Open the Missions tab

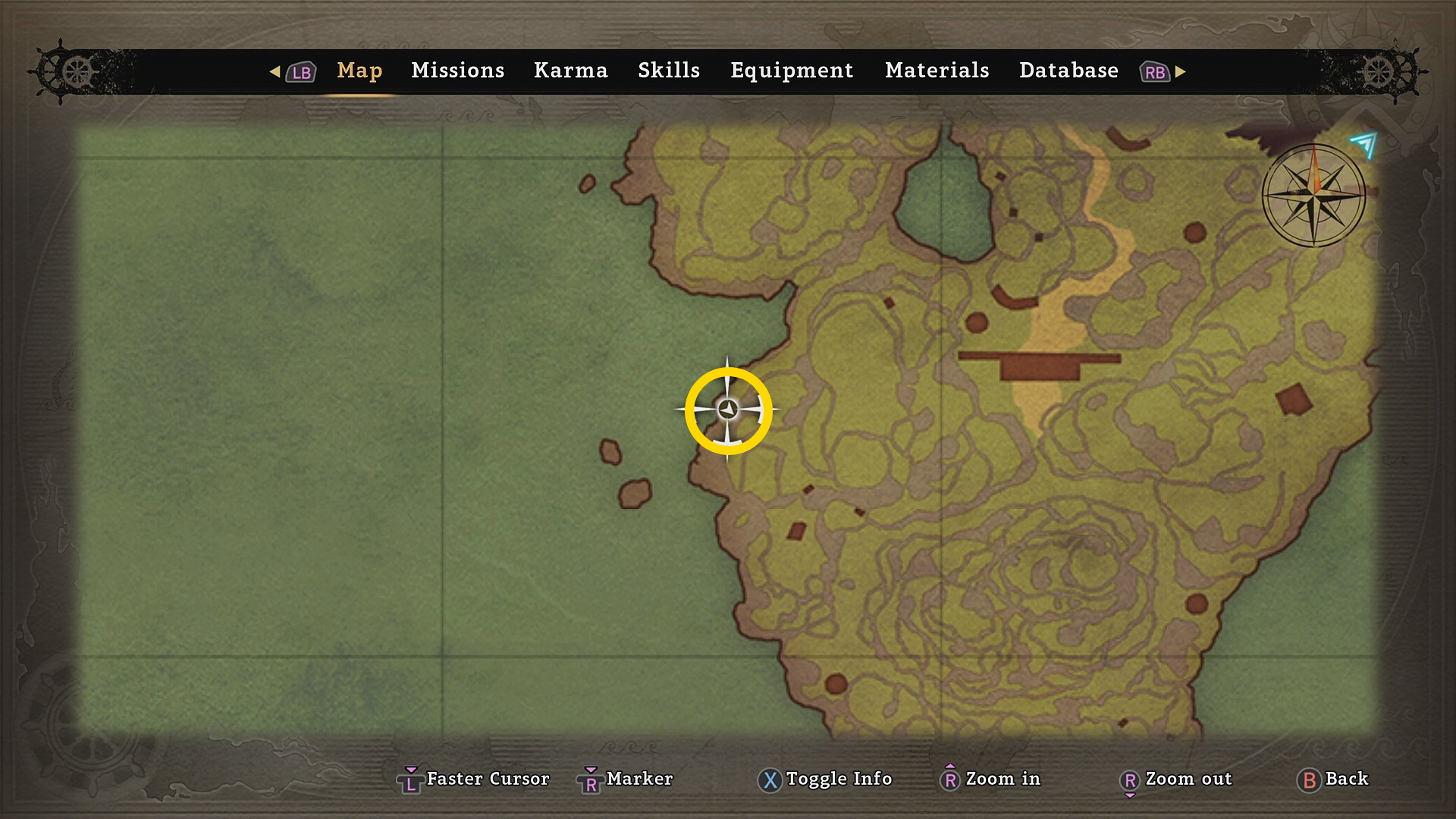tap(457, 71)
